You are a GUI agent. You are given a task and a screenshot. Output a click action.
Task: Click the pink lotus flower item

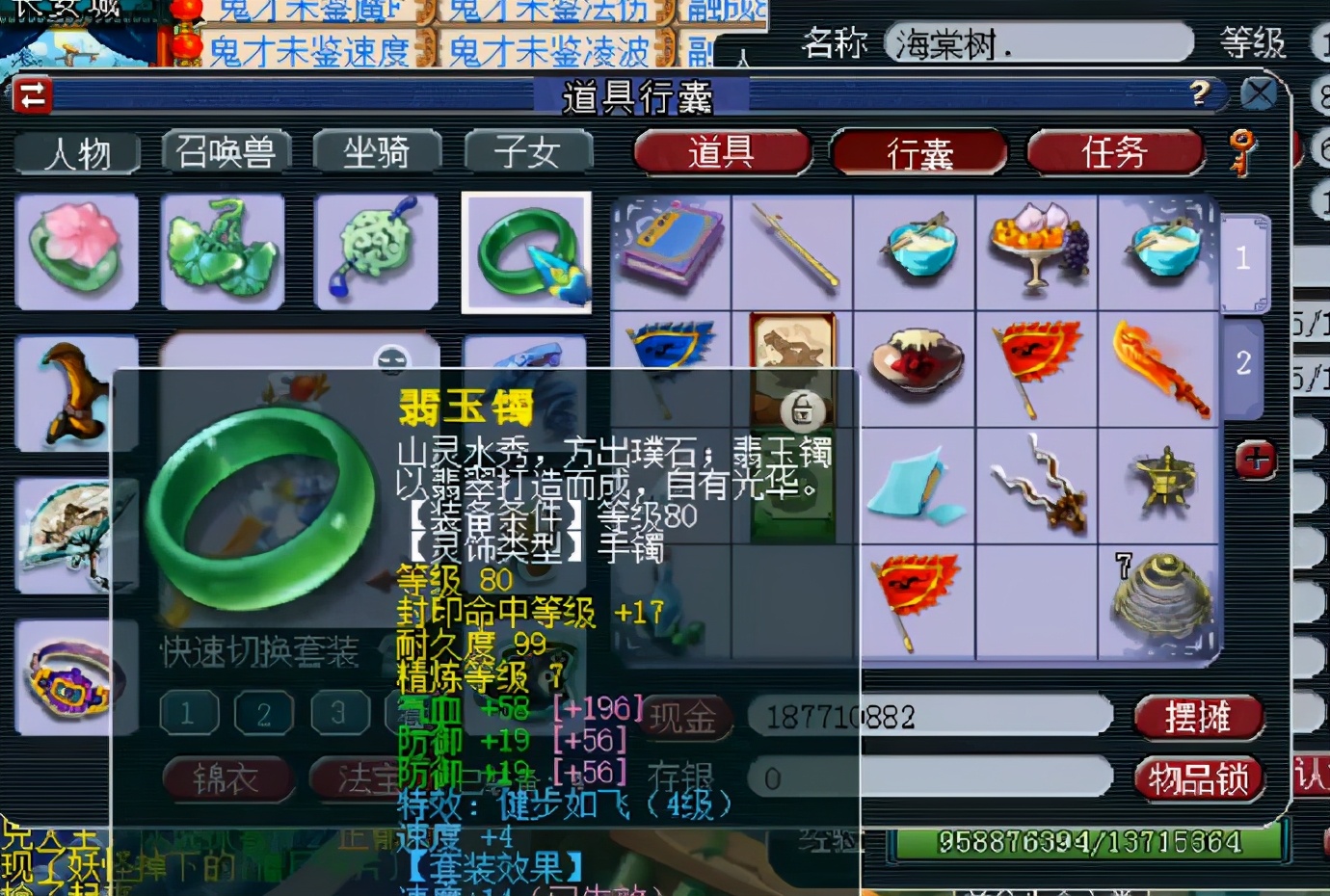tap(77, 251)
